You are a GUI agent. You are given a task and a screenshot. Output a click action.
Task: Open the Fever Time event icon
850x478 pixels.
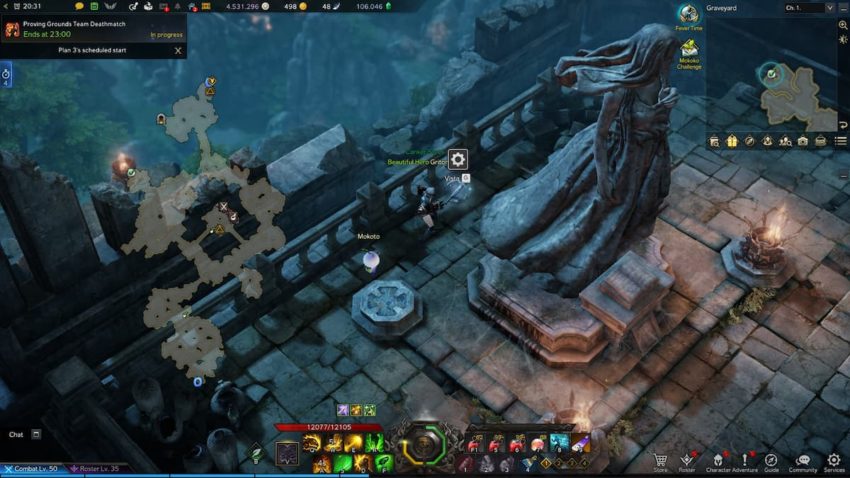click(688, 15)
